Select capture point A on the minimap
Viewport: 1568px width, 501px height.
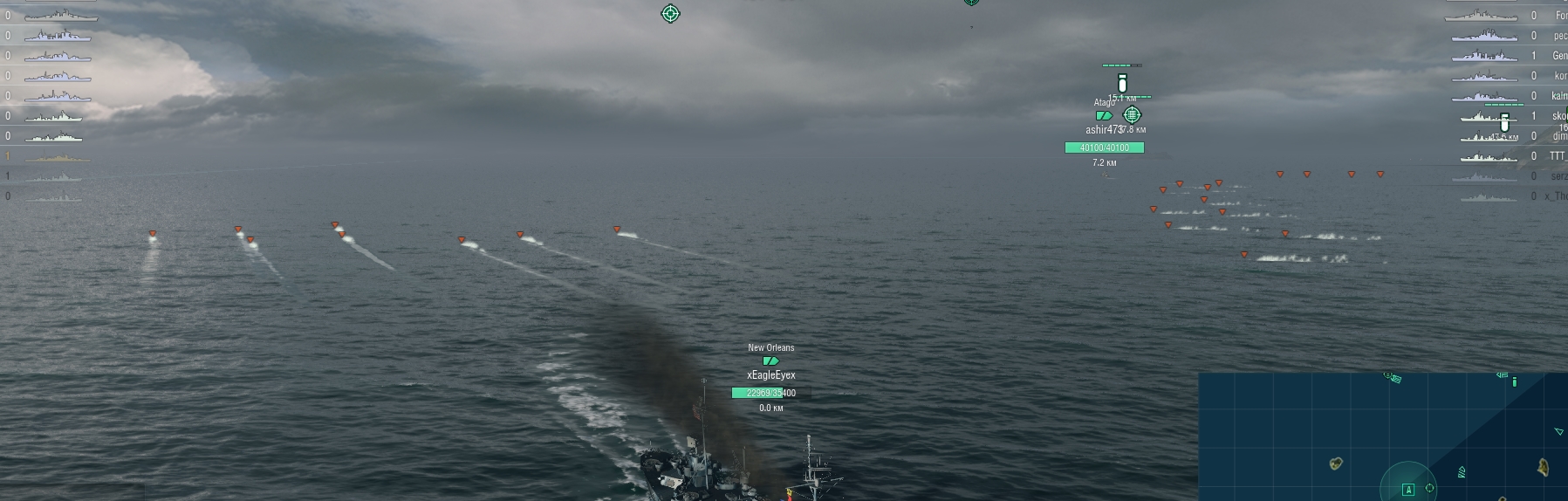pyautogui.click(x=1407, y=490)
